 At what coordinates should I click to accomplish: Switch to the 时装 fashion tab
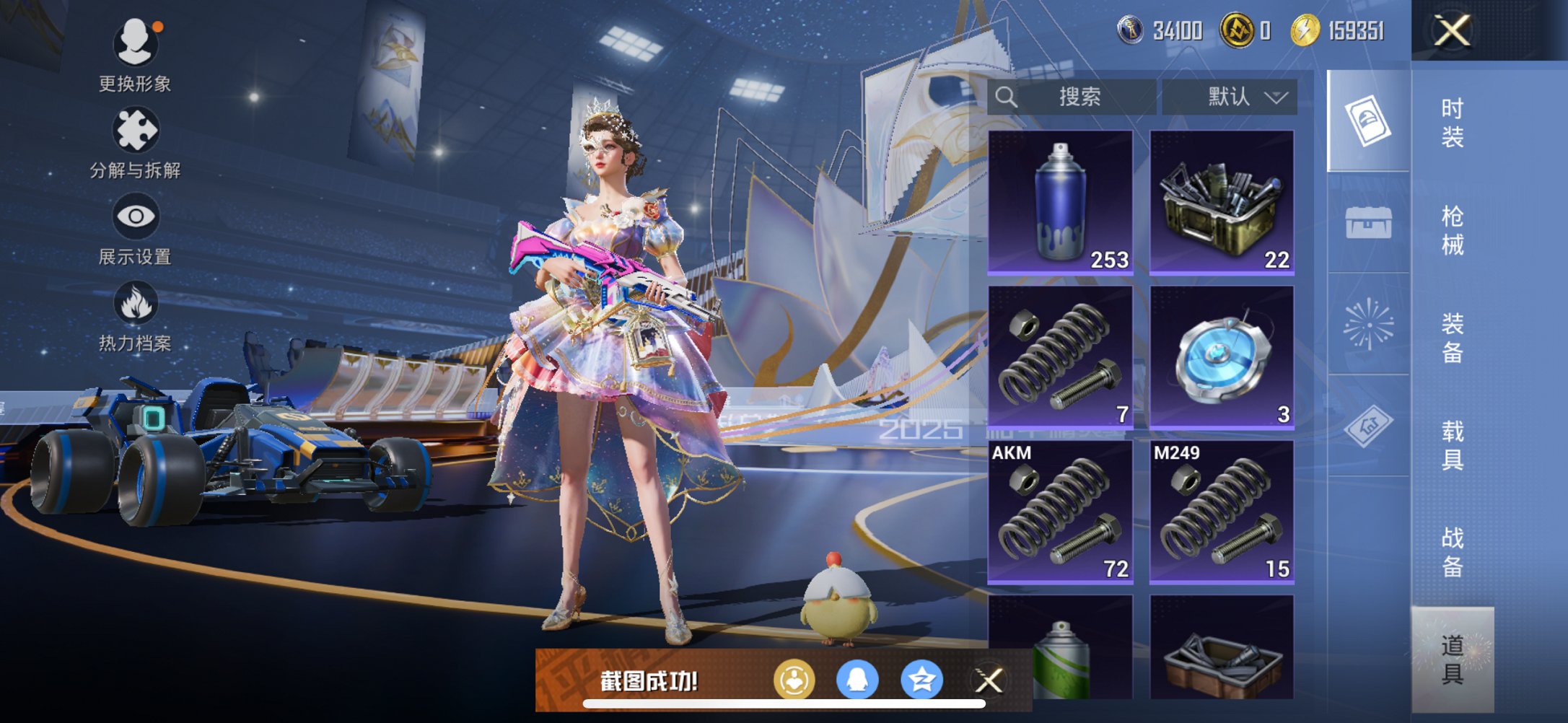coord(1452,123)
